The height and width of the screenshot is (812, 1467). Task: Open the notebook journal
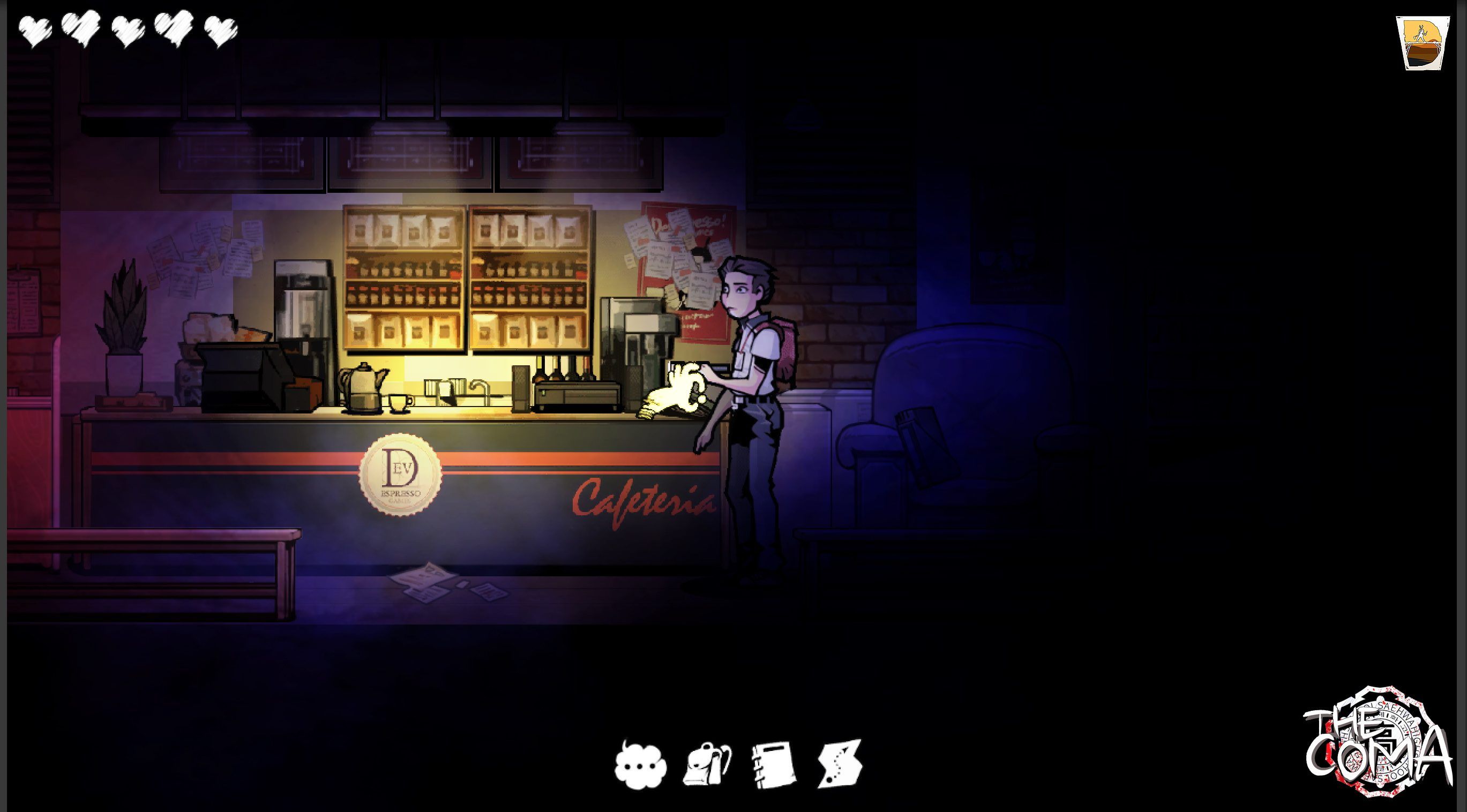(x=773, y=765)
